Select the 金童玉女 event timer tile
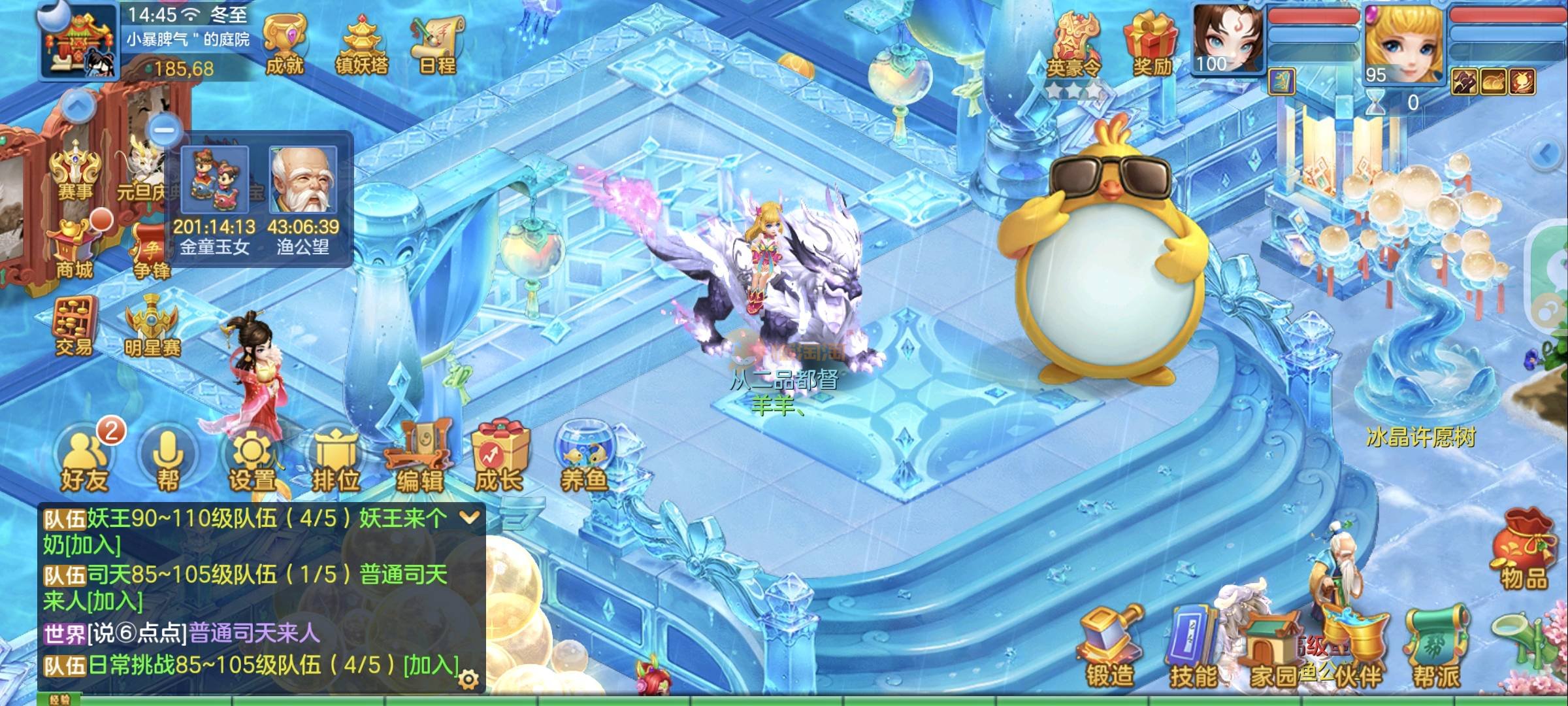Image resolution: width=1568 pixels, height=706 pixels. 215,198
